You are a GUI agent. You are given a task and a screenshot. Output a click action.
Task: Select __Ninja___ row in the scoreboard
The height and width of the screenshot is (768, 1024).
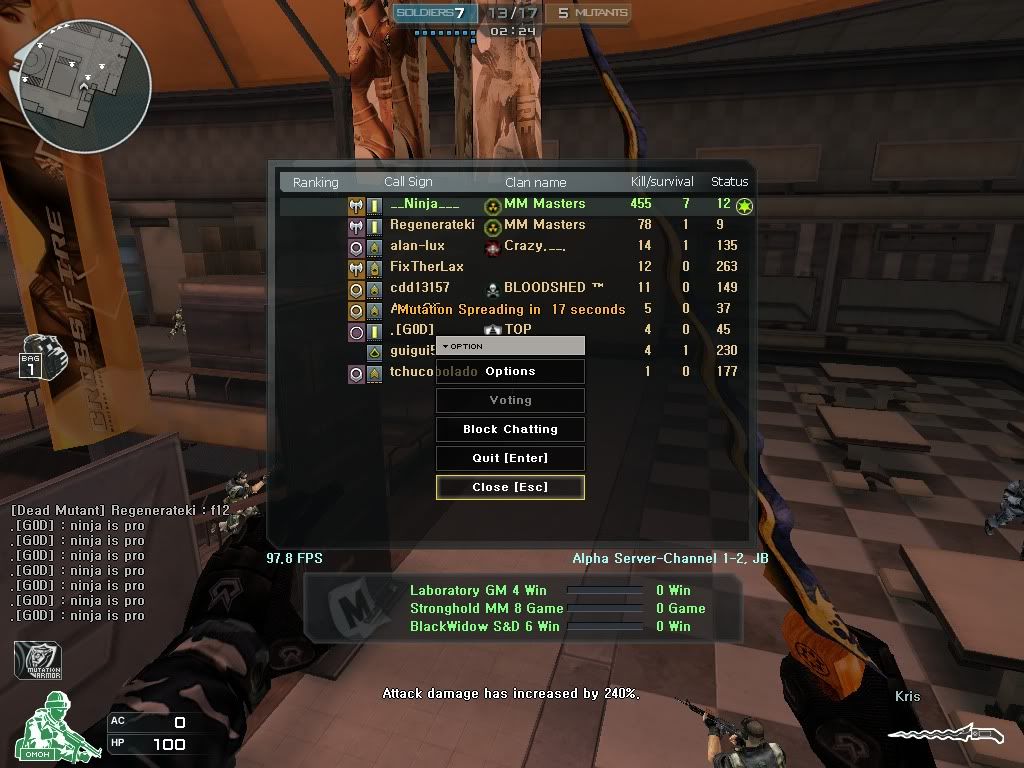tap(425, 204)
